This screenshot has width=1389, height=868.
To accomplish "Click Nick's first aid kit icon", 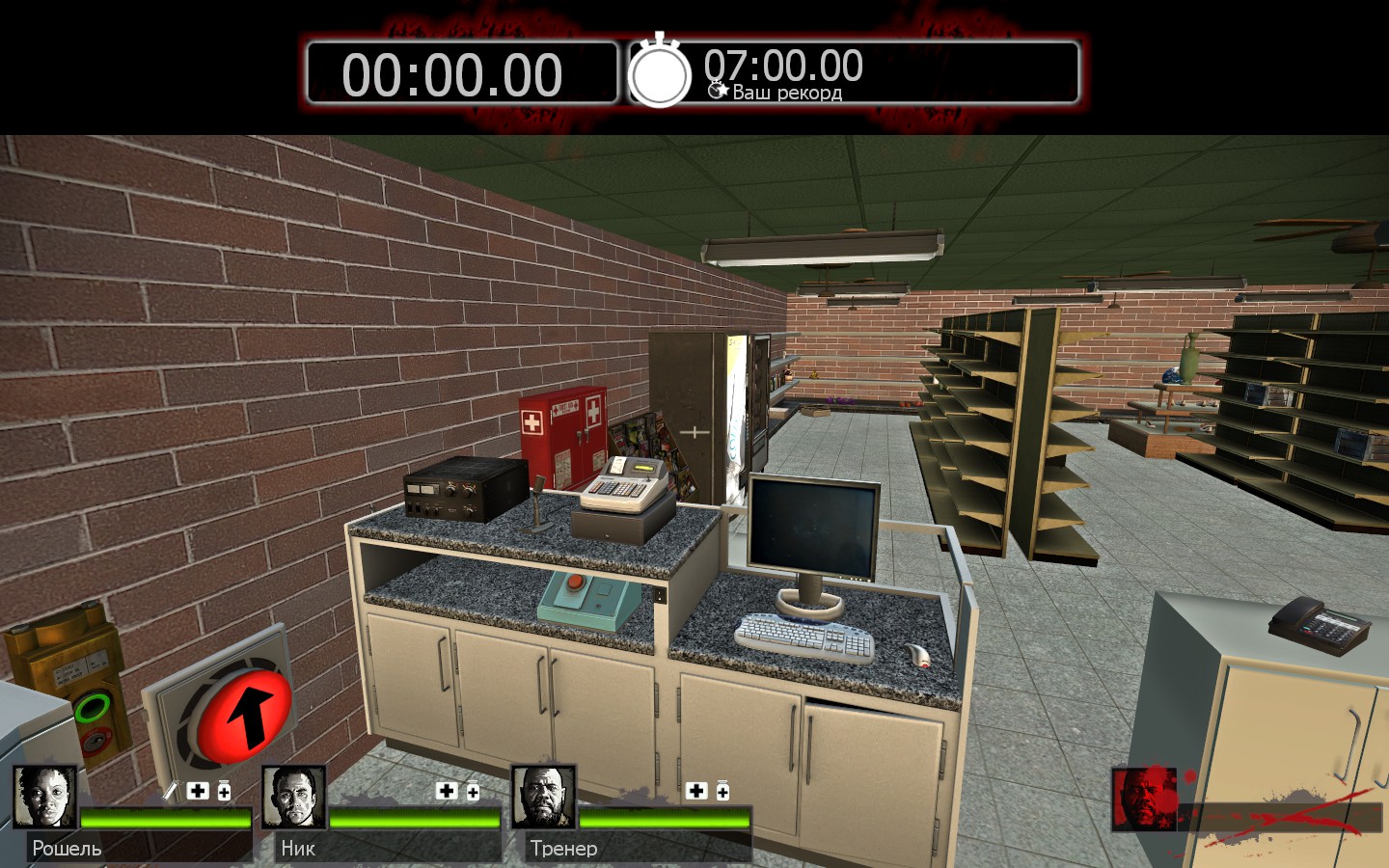I will coord(447,791).
